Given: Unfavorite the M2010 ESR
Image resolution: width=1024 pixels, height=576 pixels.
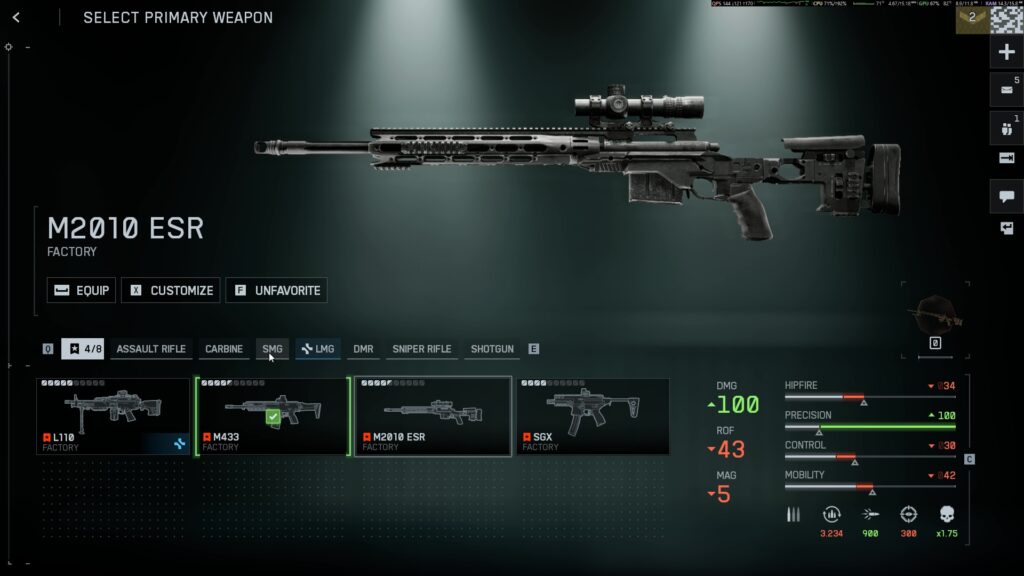Looking at the screenshot, I should tap(276, 290).
